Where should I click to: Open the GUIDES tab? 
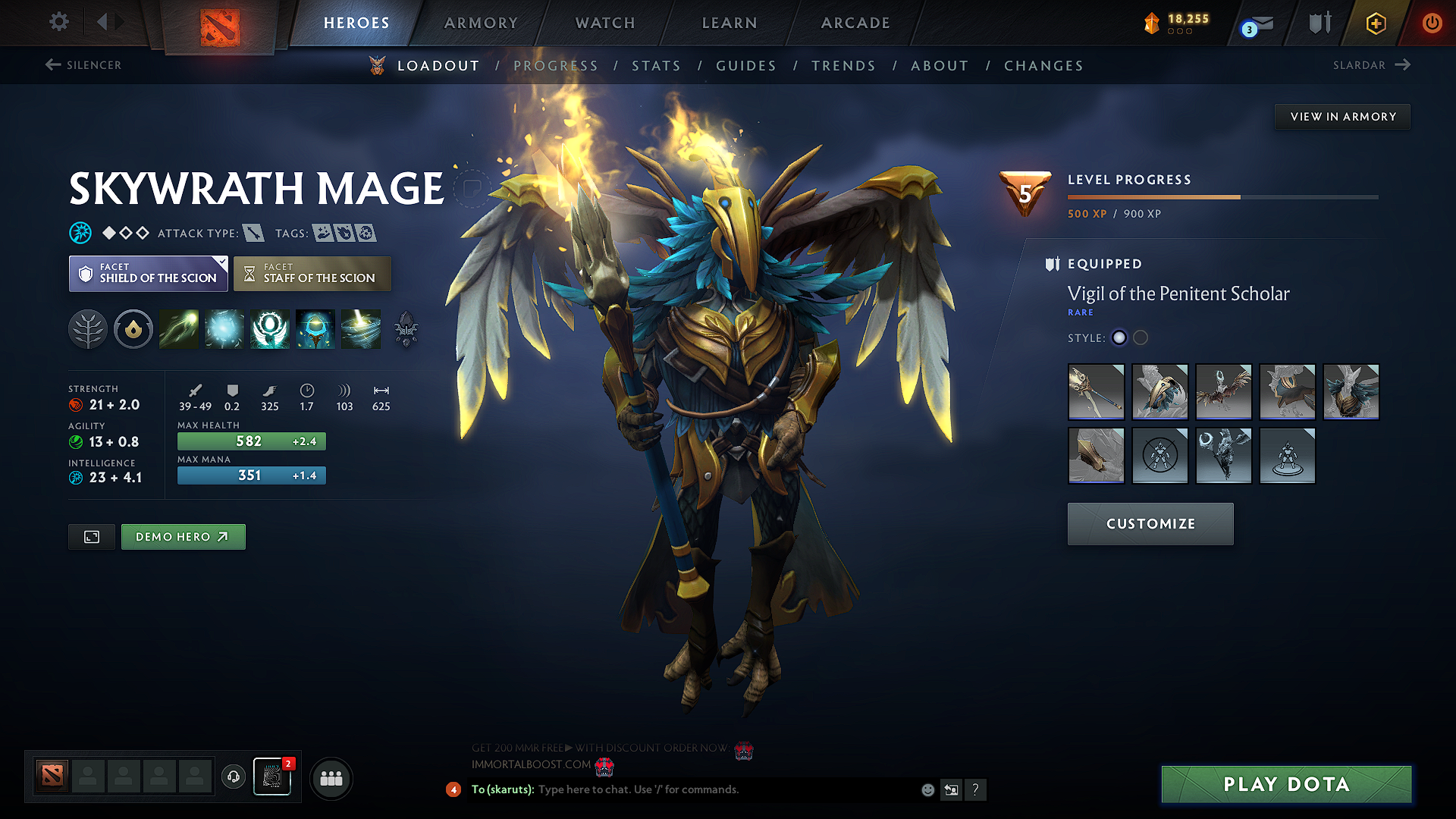click(746, 66)
